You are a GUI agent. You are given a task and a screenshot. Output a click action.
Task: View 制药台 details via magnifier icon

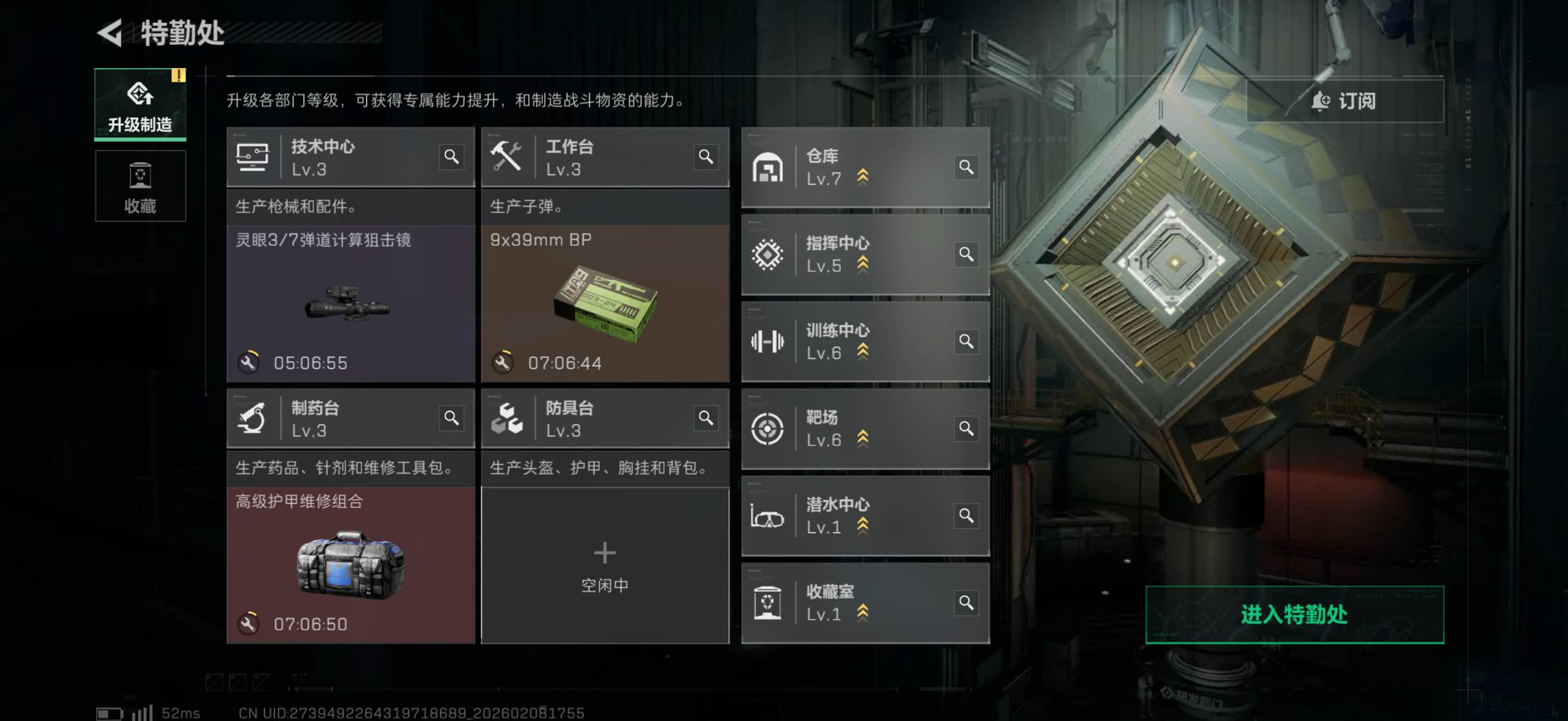(451, 418)
